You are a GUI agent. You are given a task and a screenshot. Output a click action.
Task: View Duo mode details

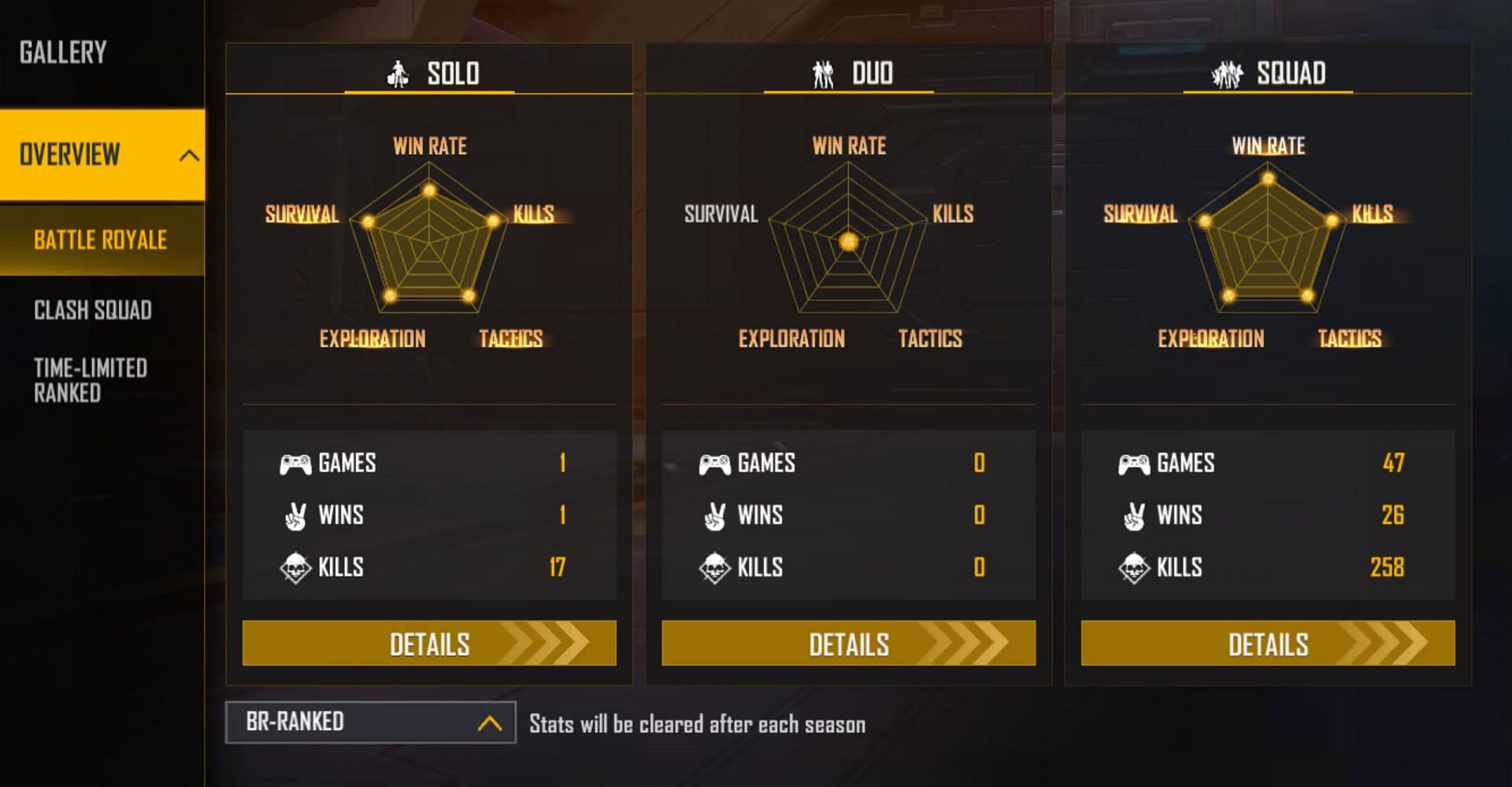848,644
